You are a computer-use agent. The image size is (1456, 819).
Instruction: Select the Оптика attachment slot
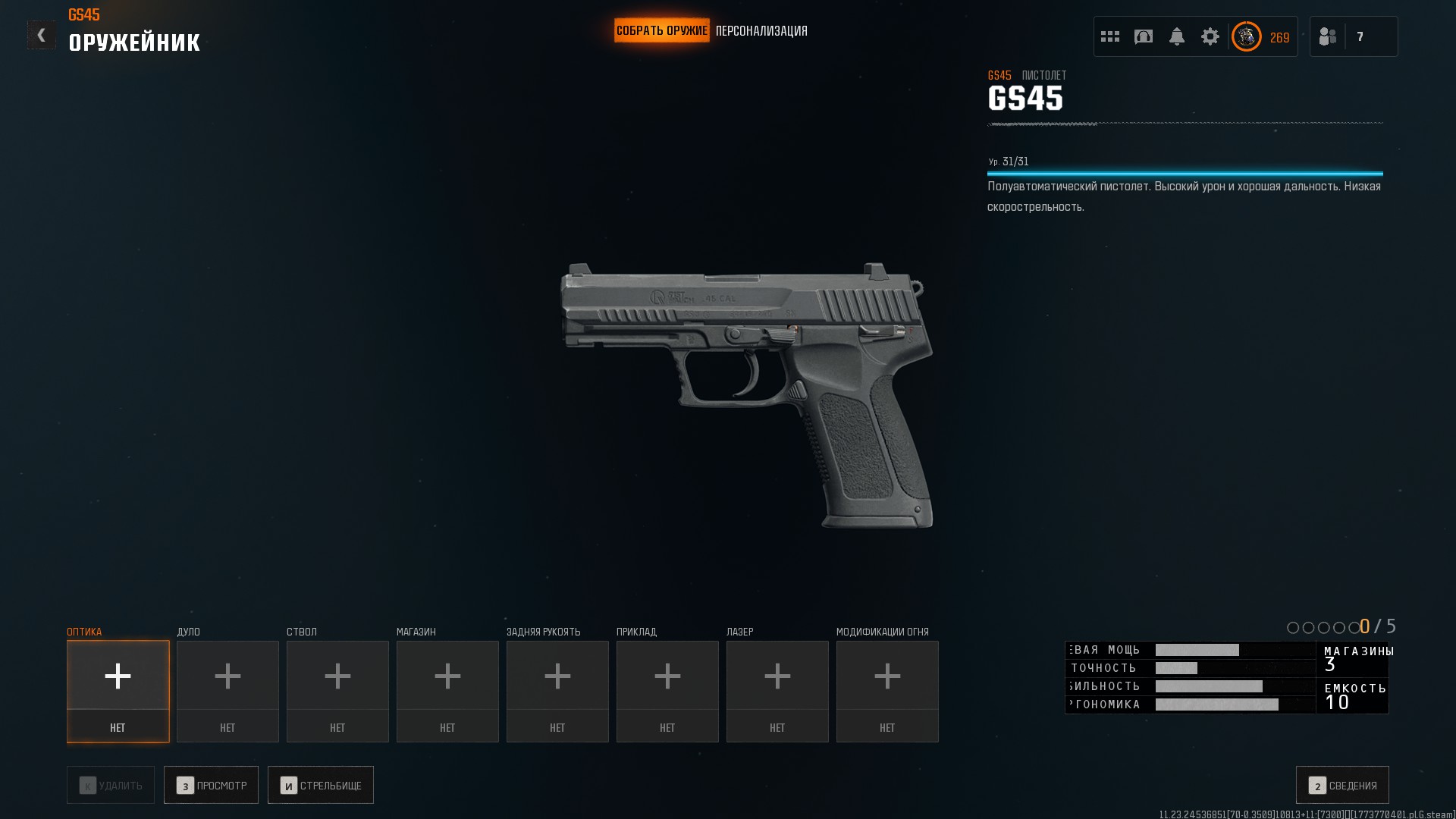click(x=118, y=691)
